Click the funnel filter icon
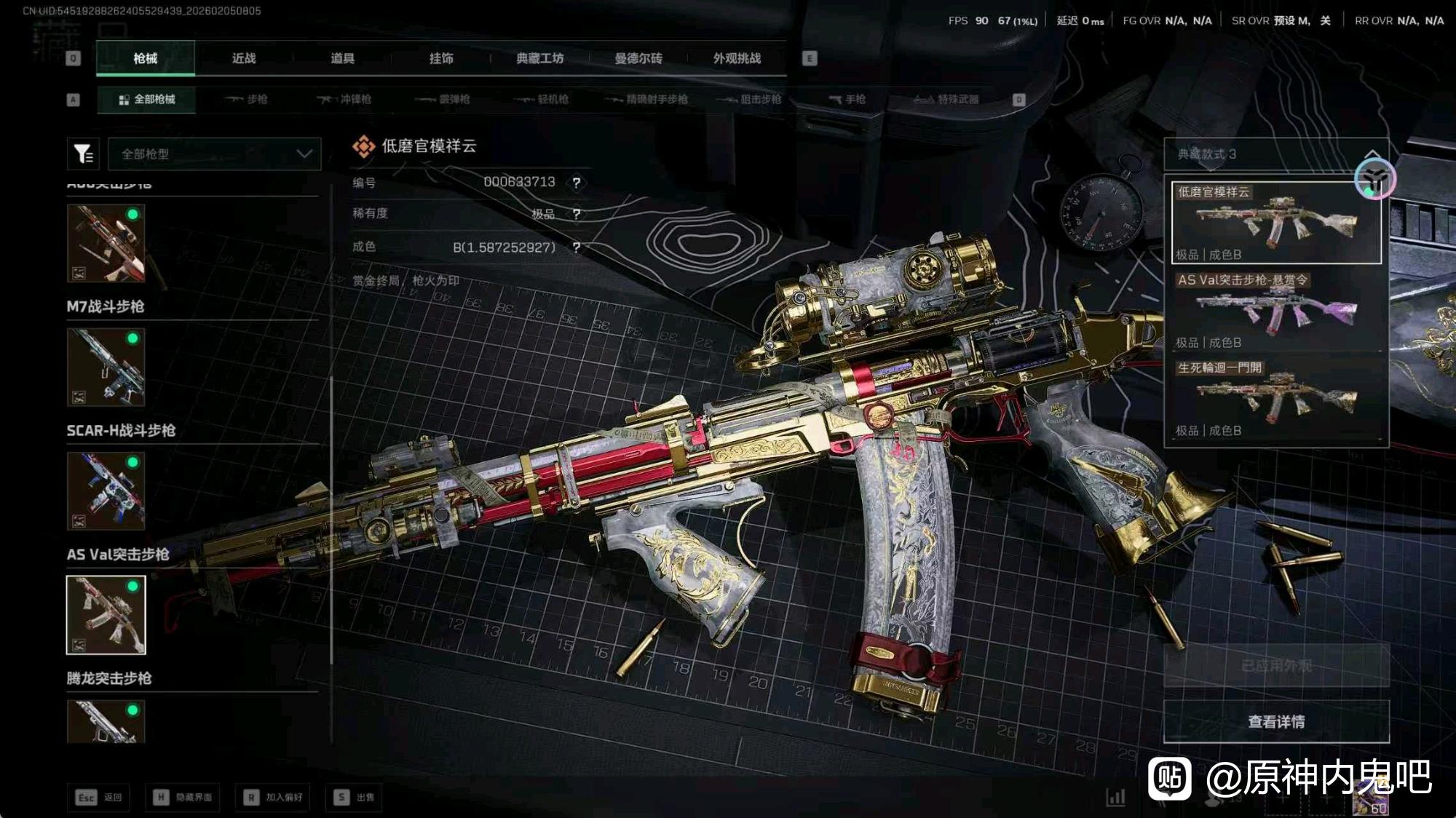 pos(83,154)
